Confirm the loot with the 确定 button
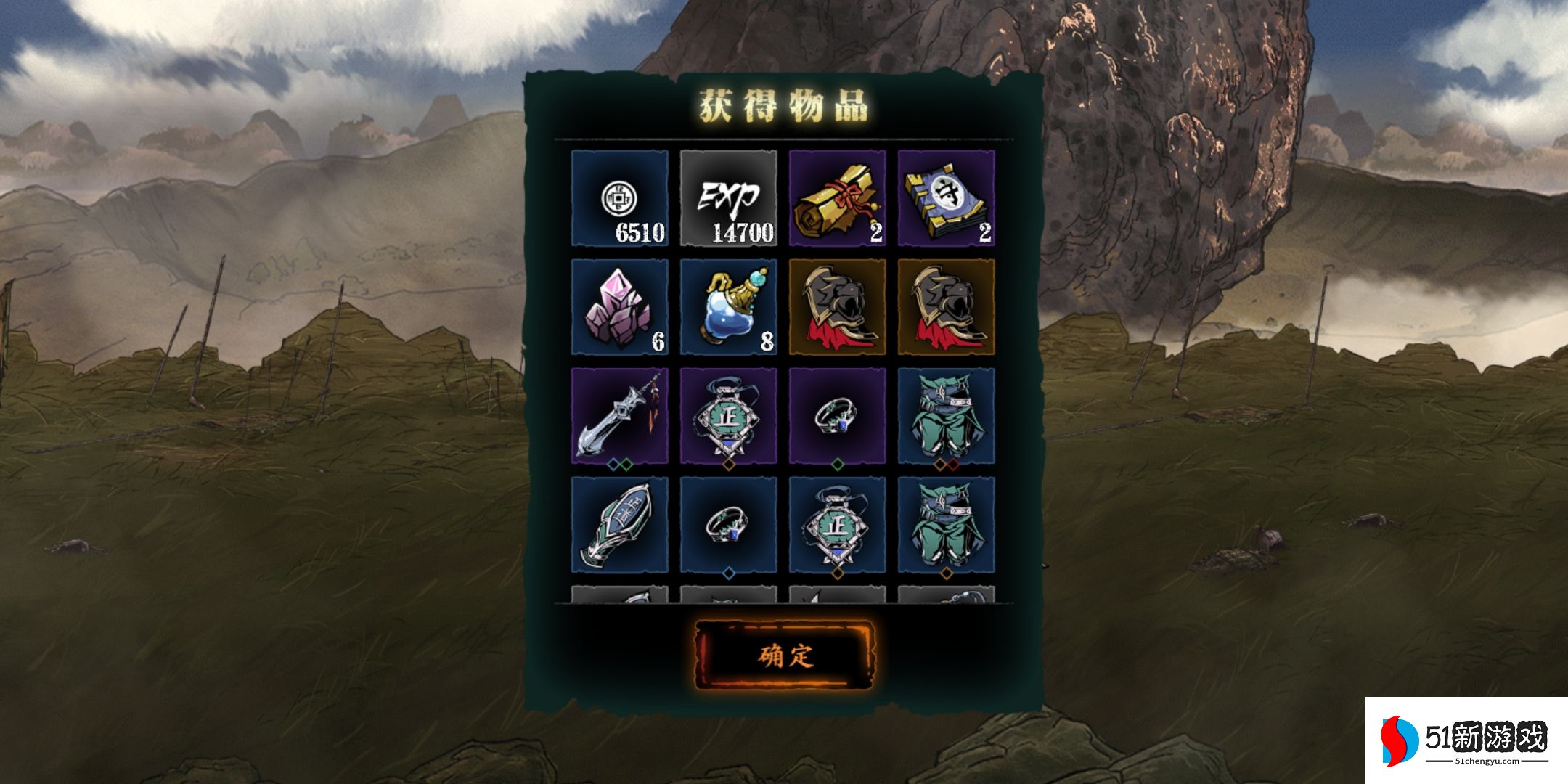Screen dimensions: 1568x784 coord(785,656)
